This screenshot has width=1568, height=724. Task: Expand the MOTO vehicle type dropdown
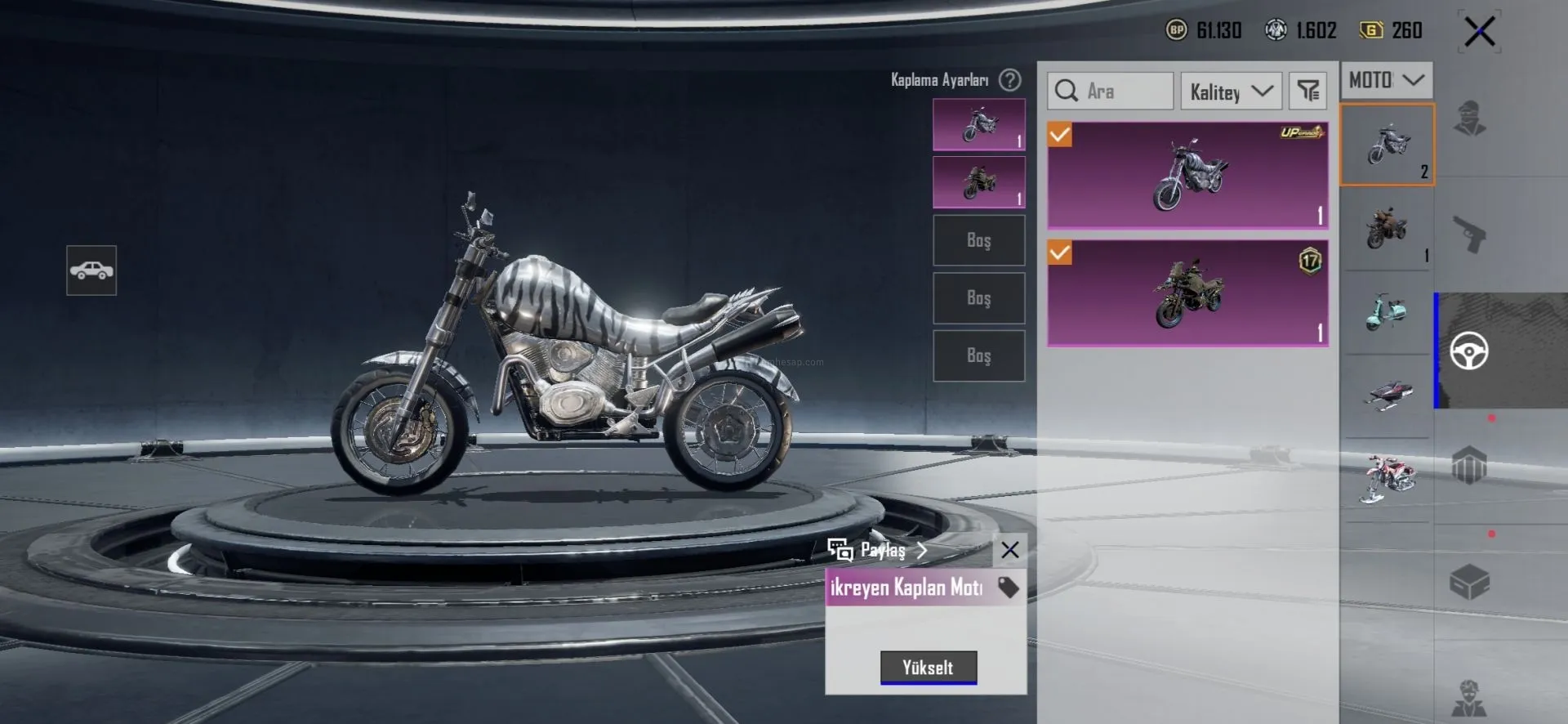[1386, 80]
